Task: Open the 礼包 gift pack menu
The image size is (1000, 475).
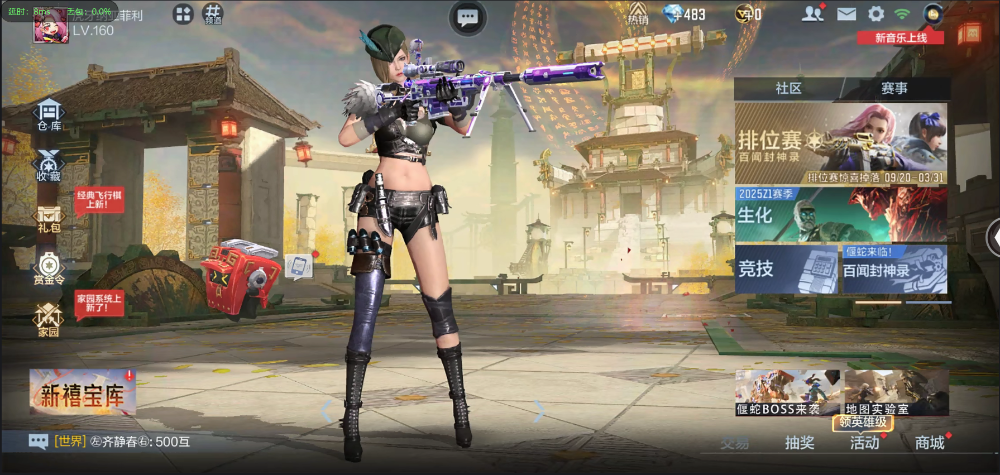Action: pos(49,218)
